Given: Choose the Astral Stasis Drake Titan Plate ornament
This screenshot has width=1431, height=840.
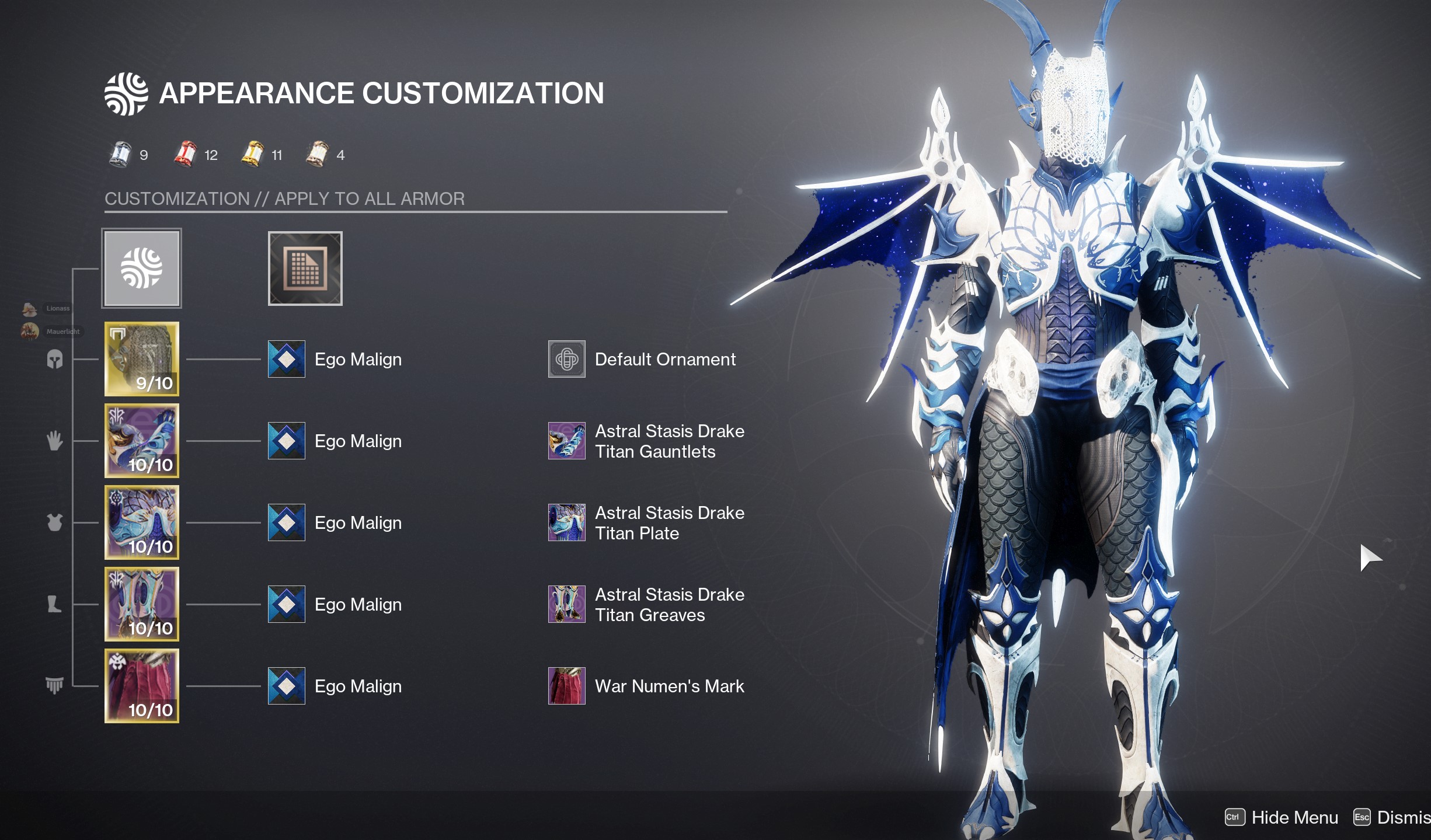Looking at the screenshot, I should tap(567, 522).
